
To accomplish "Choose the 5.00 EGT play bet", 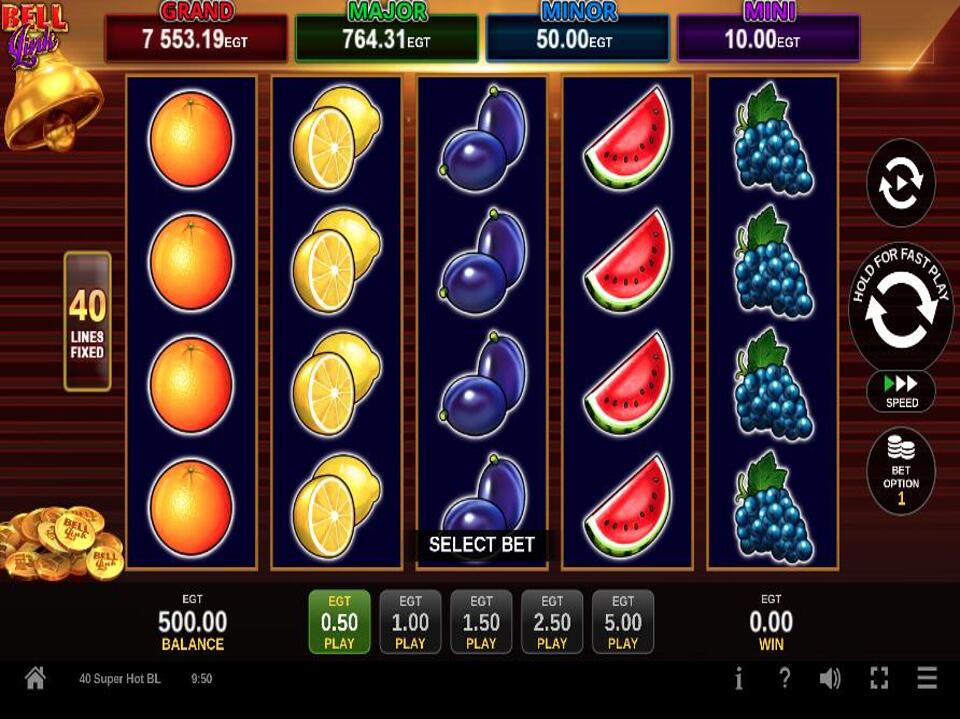I will pyautogui.click(x=623, y=621).
